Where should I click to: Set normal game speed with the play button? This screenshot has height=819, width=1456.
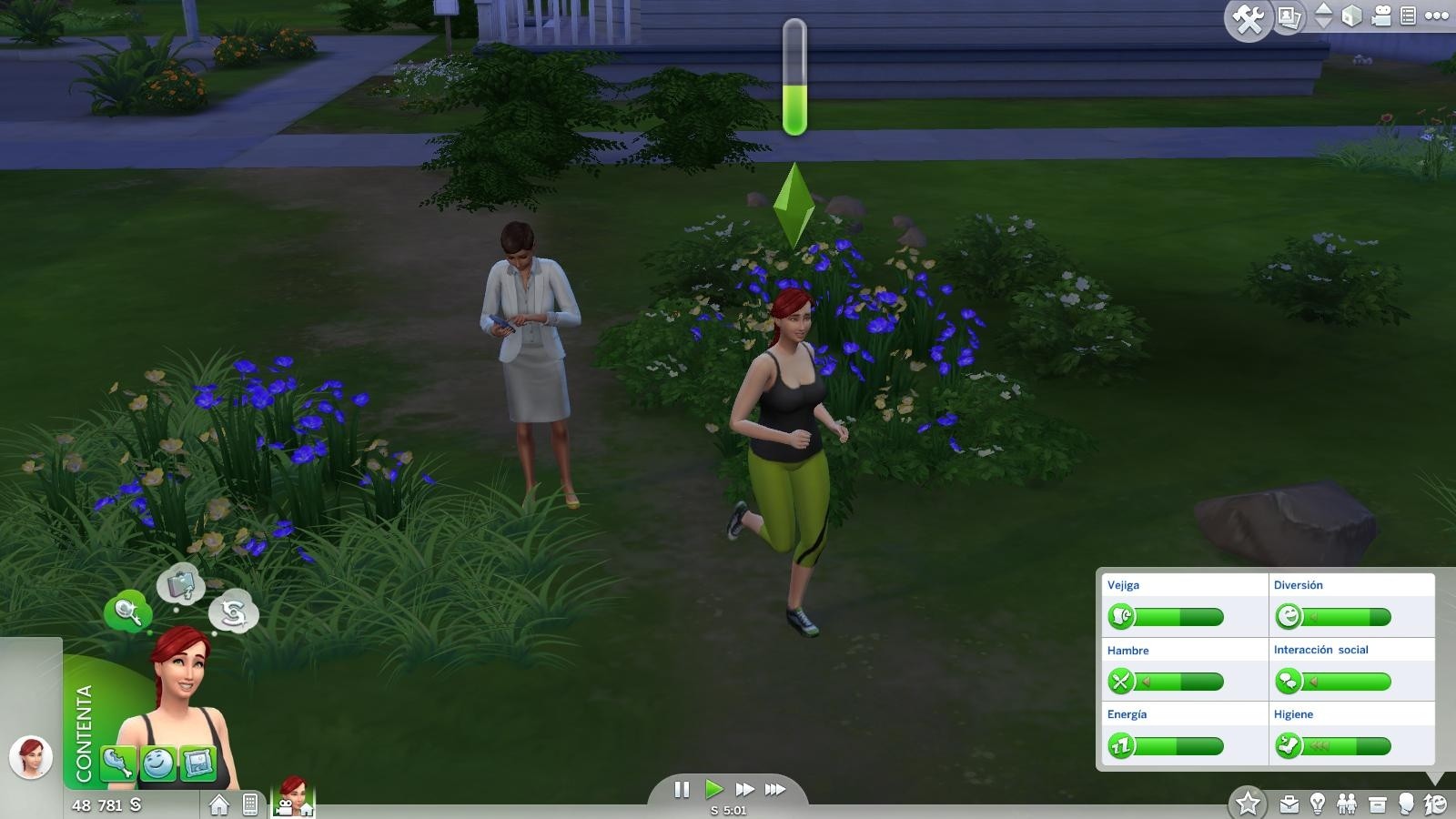point(715,790)
